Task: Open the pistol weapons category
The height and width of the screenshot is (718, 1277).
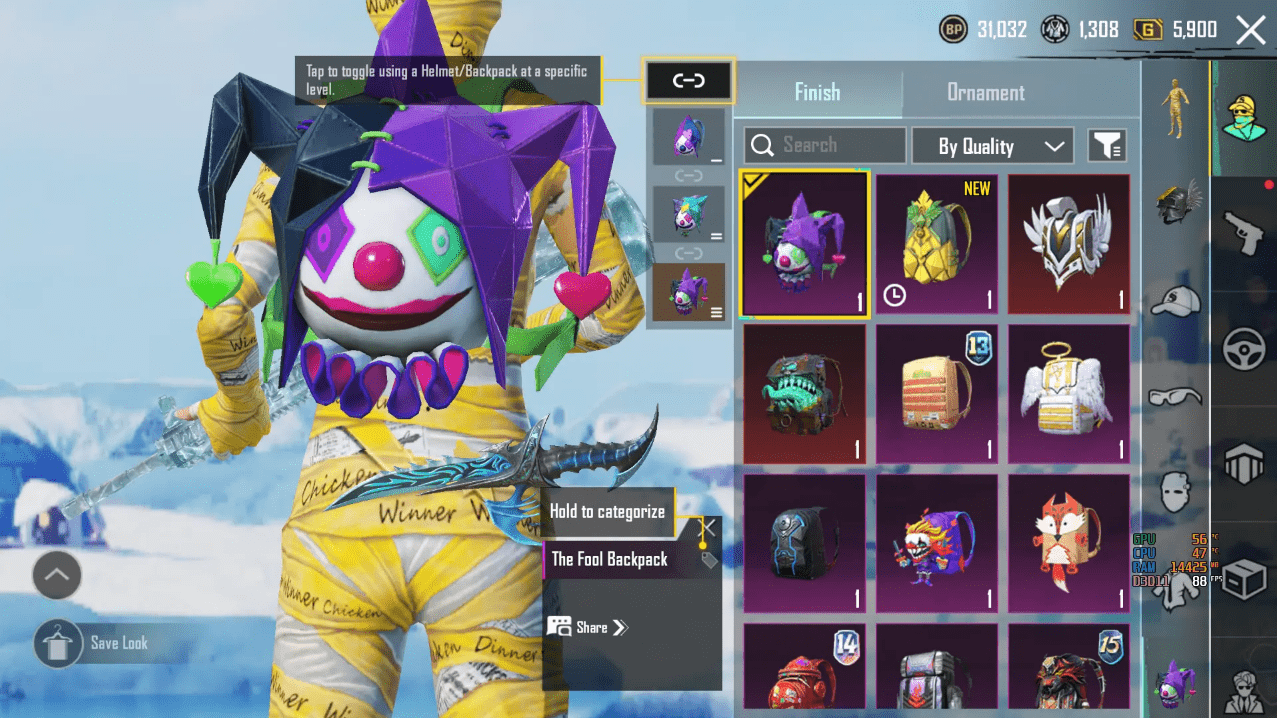Action: coord(1244,233)
